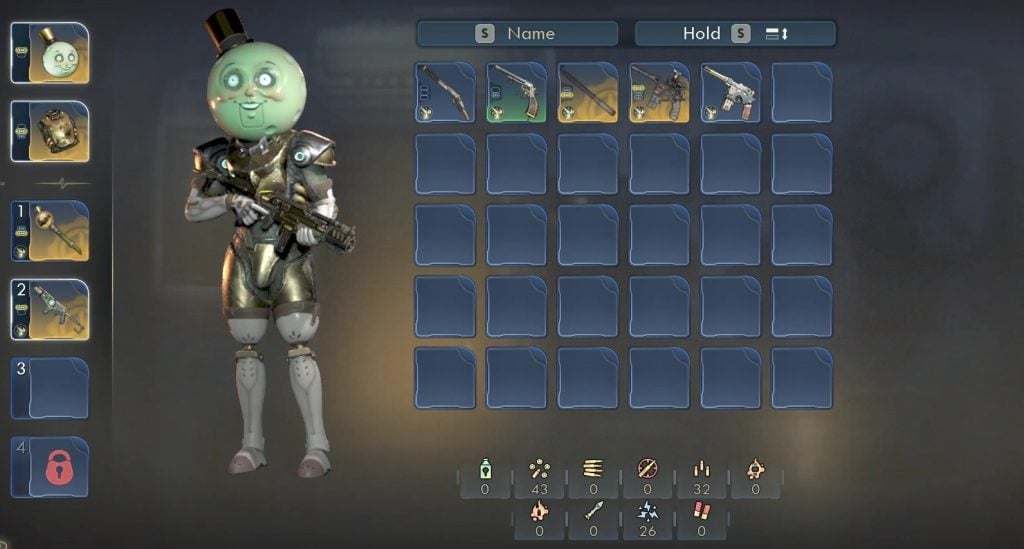Viewport: 1024px width, 549px height.
Task: Choose the staff weapon in slot 1
Action: 50,231
